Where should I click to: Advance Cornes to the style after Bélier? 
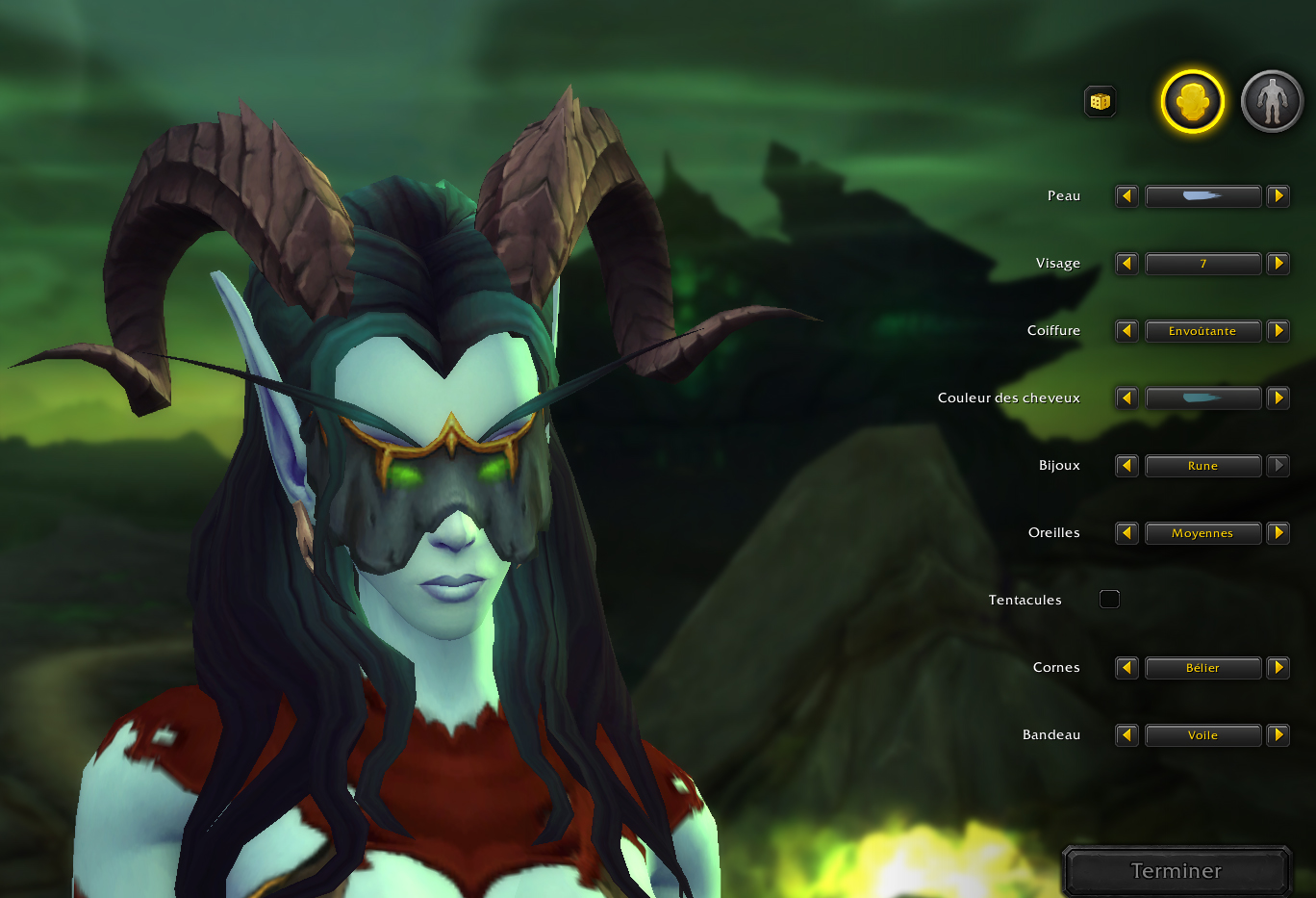pyautogui.click(x=1278, y=668)
